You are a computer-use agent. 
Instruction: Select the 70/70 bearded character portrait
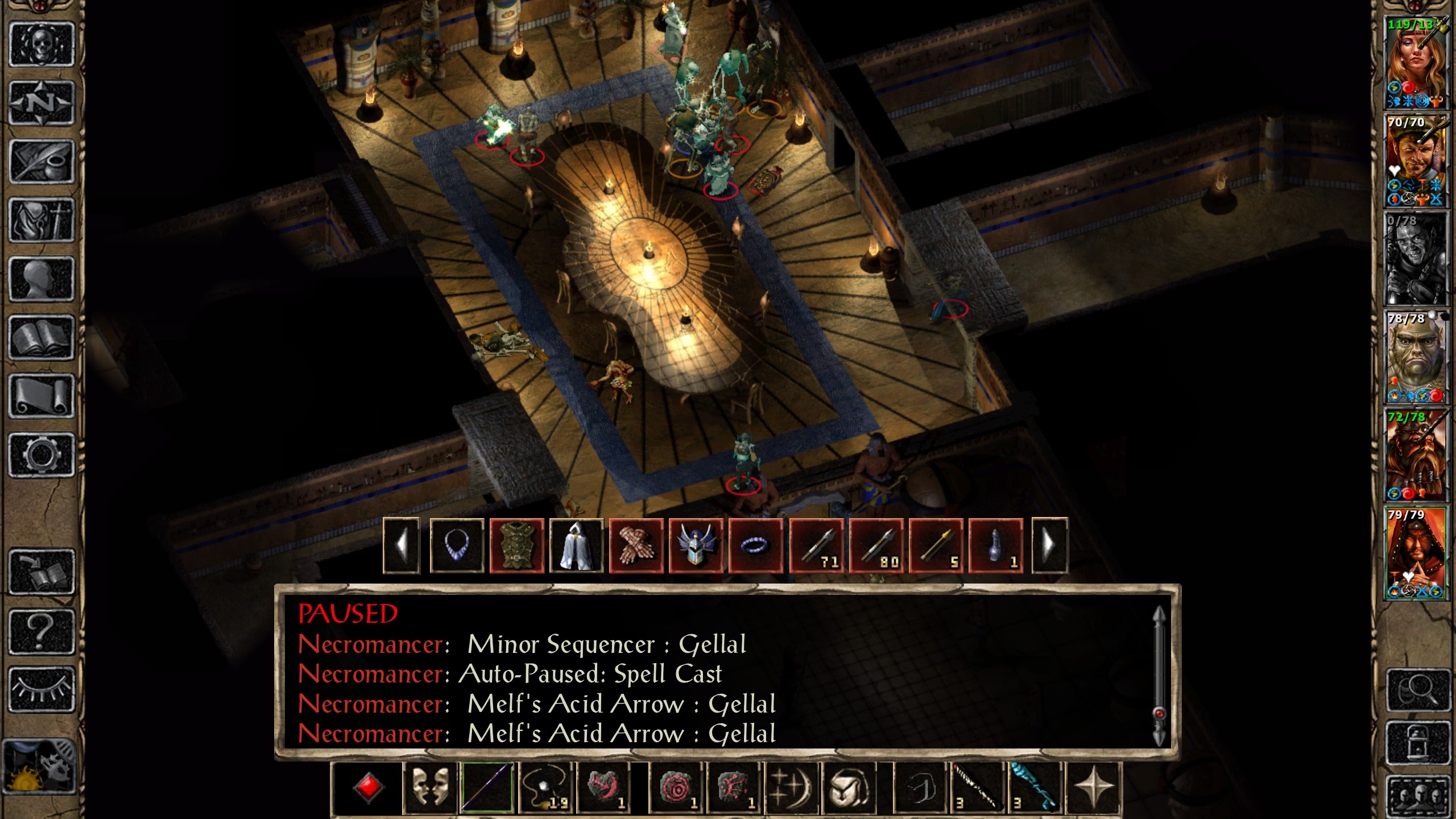click(x=1415, y=161)
